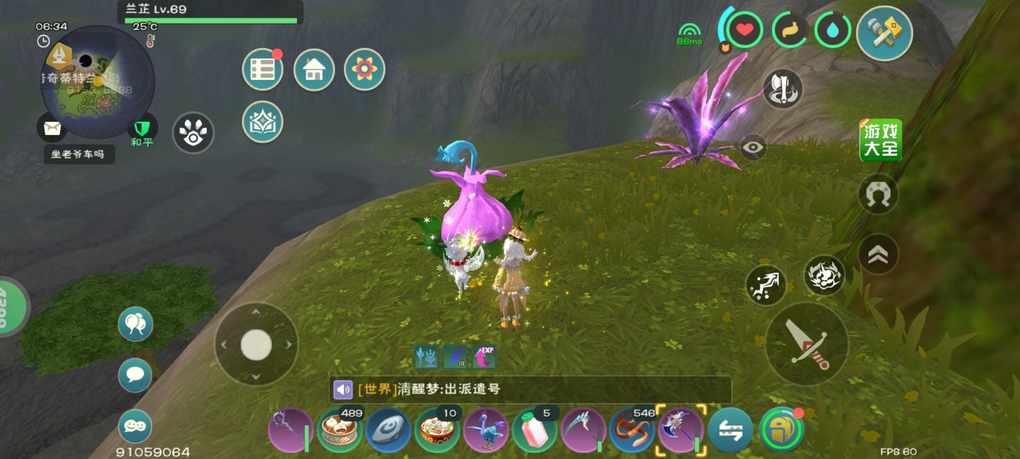Open the colorful flower icon menu
Image resolution: width=1020 pixels, height=459 pixels.
[x=365, y=70]
